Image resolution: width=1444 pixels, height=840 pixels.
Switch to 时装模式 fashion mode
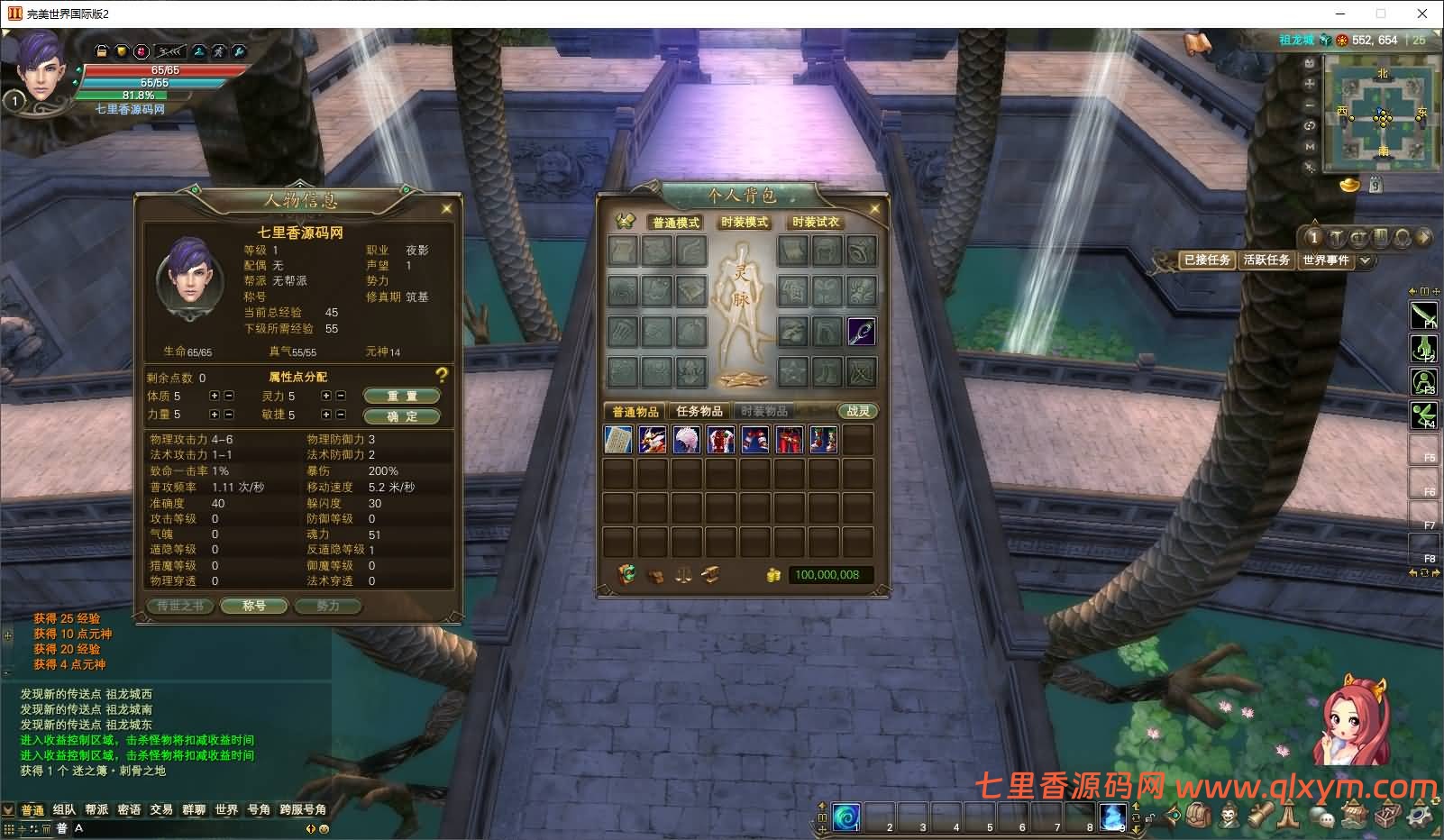[745, 222]
